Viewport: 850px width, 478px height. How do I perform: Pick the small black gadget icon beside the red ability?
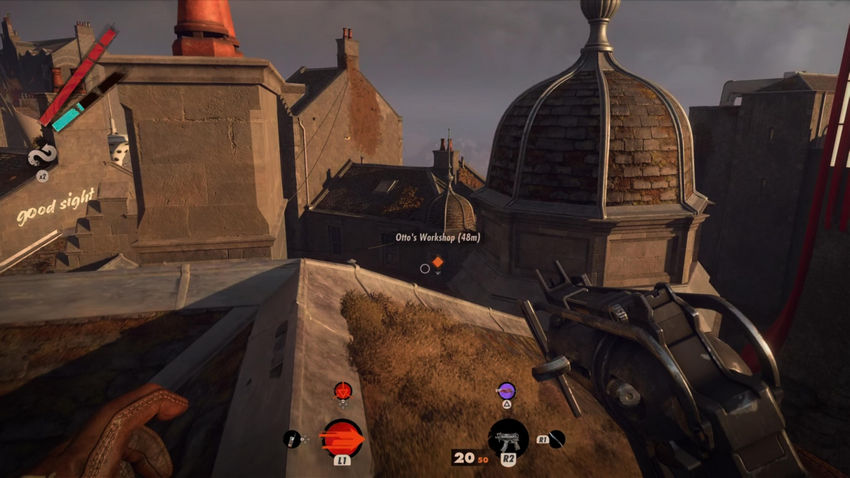click(x=292, y=438)
